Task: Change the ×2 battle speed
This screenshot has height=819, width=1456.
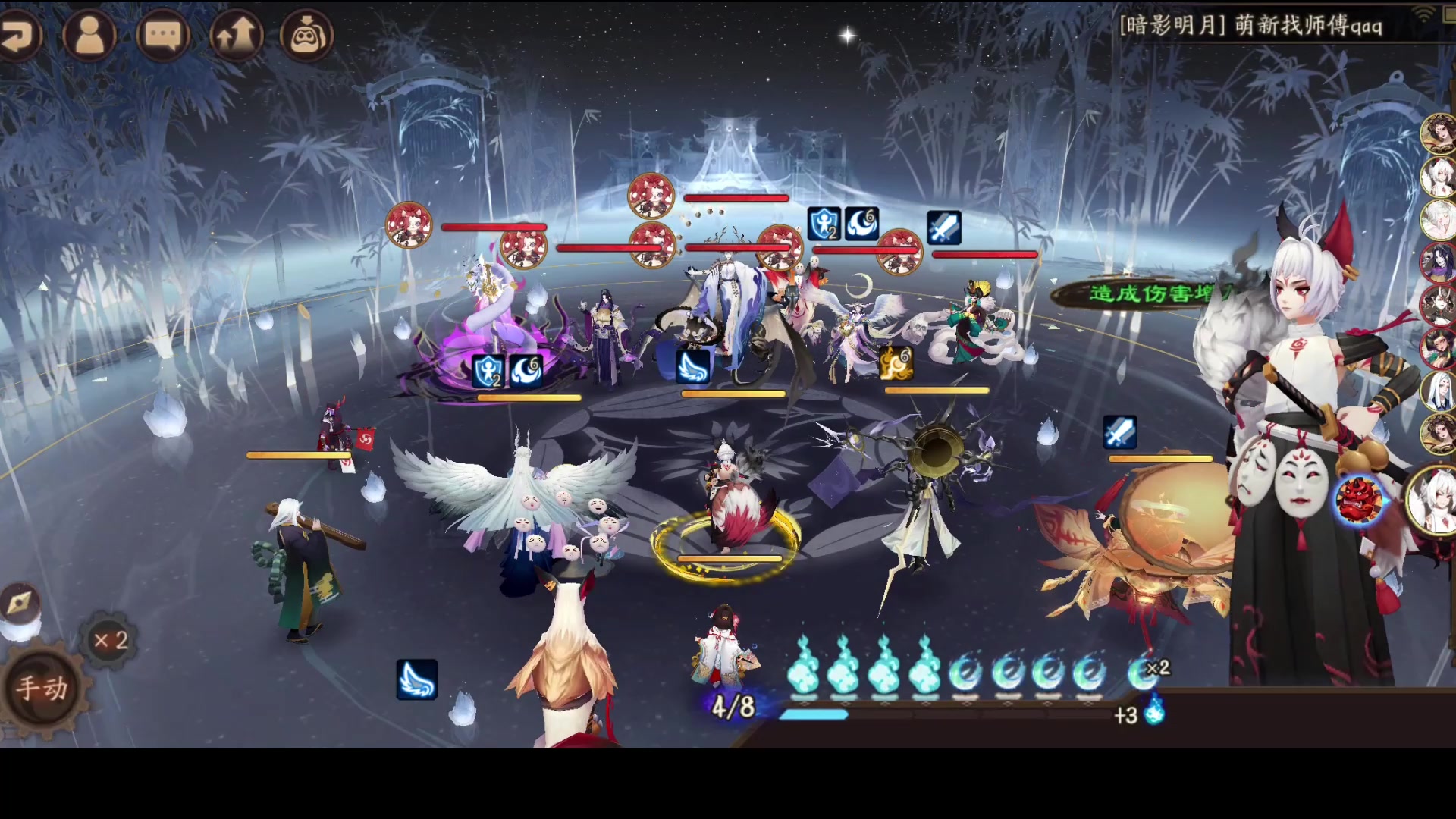Action: pyautogui.click(x=111, y=641)
